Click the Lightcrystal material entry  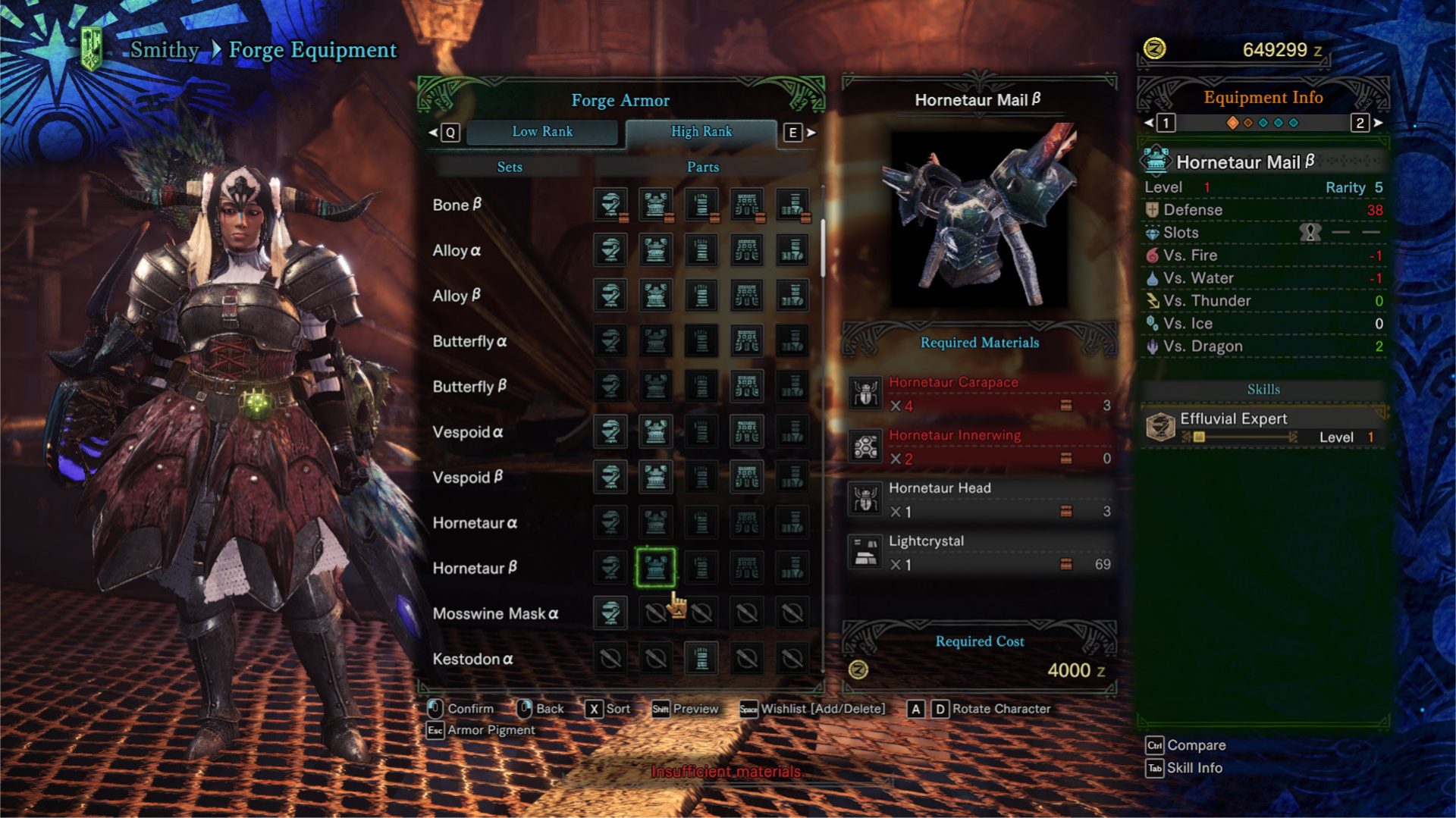978,552
